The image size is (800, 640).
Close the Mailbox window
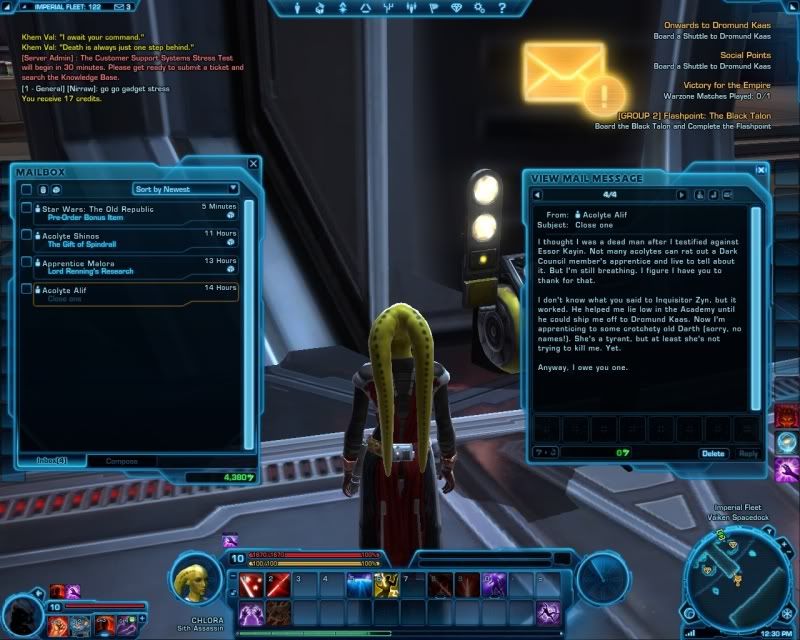253,163
